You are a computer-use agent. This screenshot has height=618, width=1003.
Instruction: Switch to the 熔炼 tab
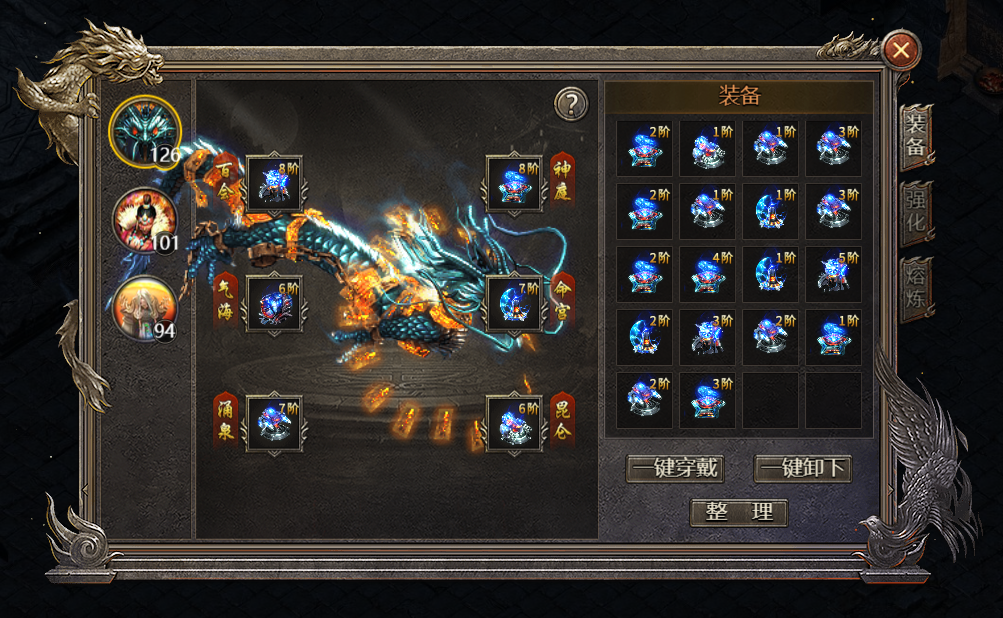pos(916,290)
